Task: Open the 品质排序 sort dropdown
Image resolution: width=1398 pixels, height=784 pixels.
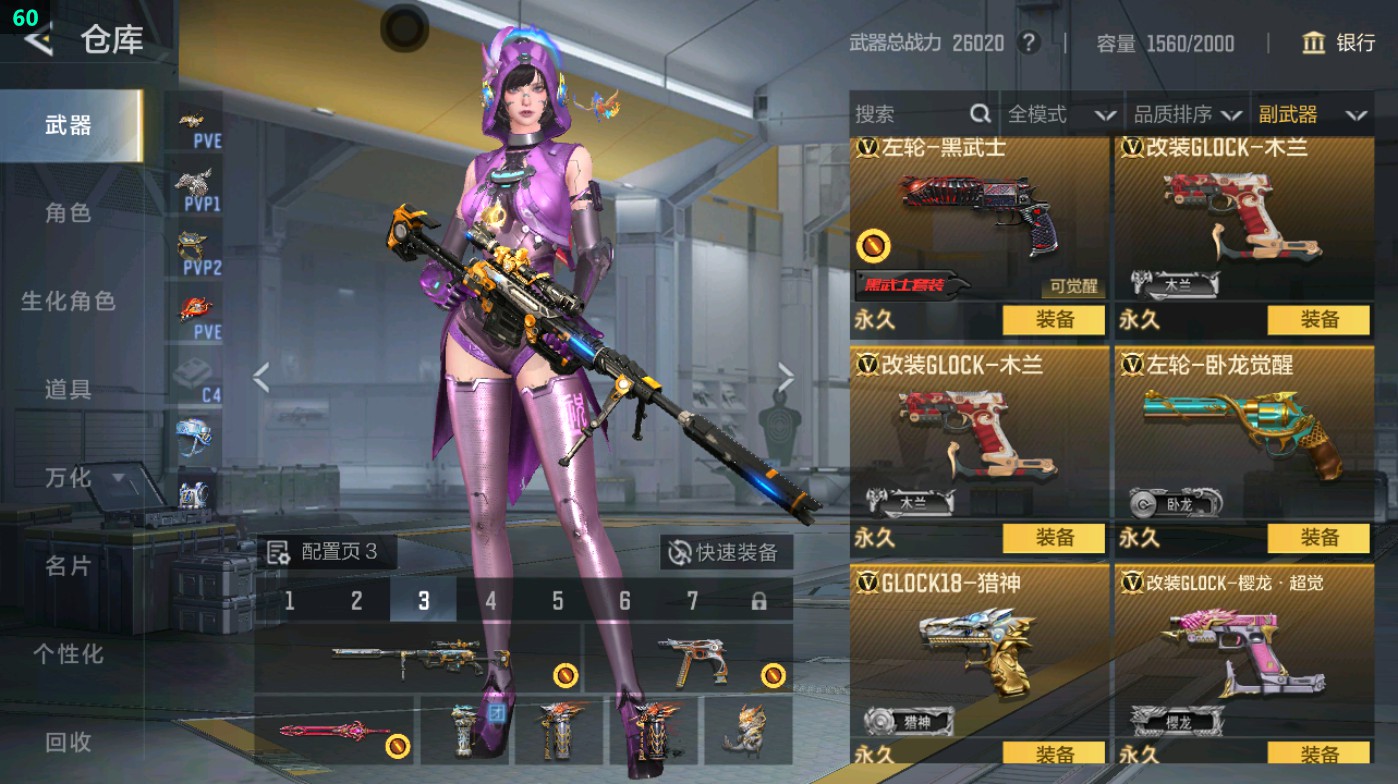Action: (x=1187, y=115)
